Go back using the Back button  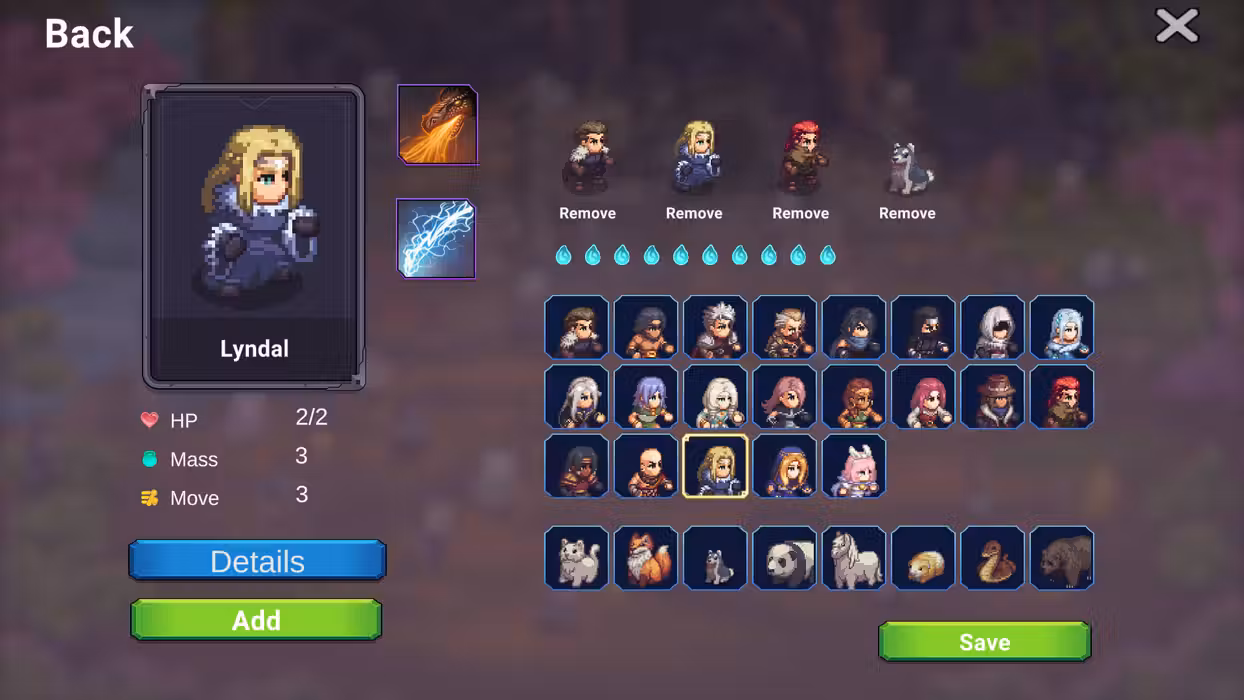pyautogui.click(x=89, y=34)
